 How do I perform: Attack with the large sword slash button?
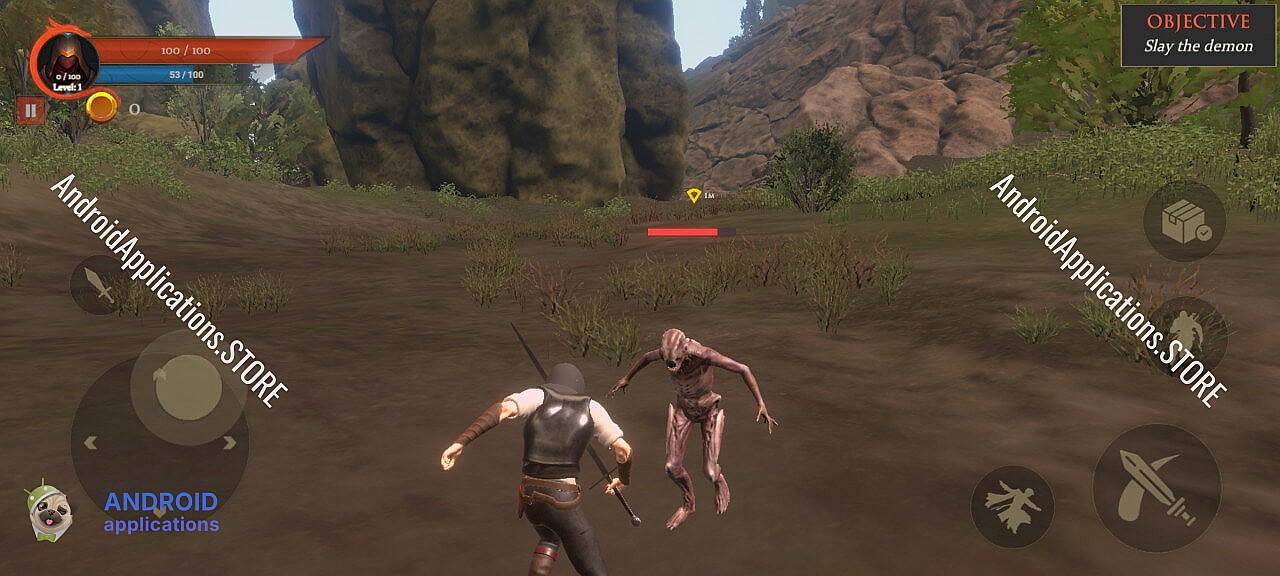point(1156,487)
